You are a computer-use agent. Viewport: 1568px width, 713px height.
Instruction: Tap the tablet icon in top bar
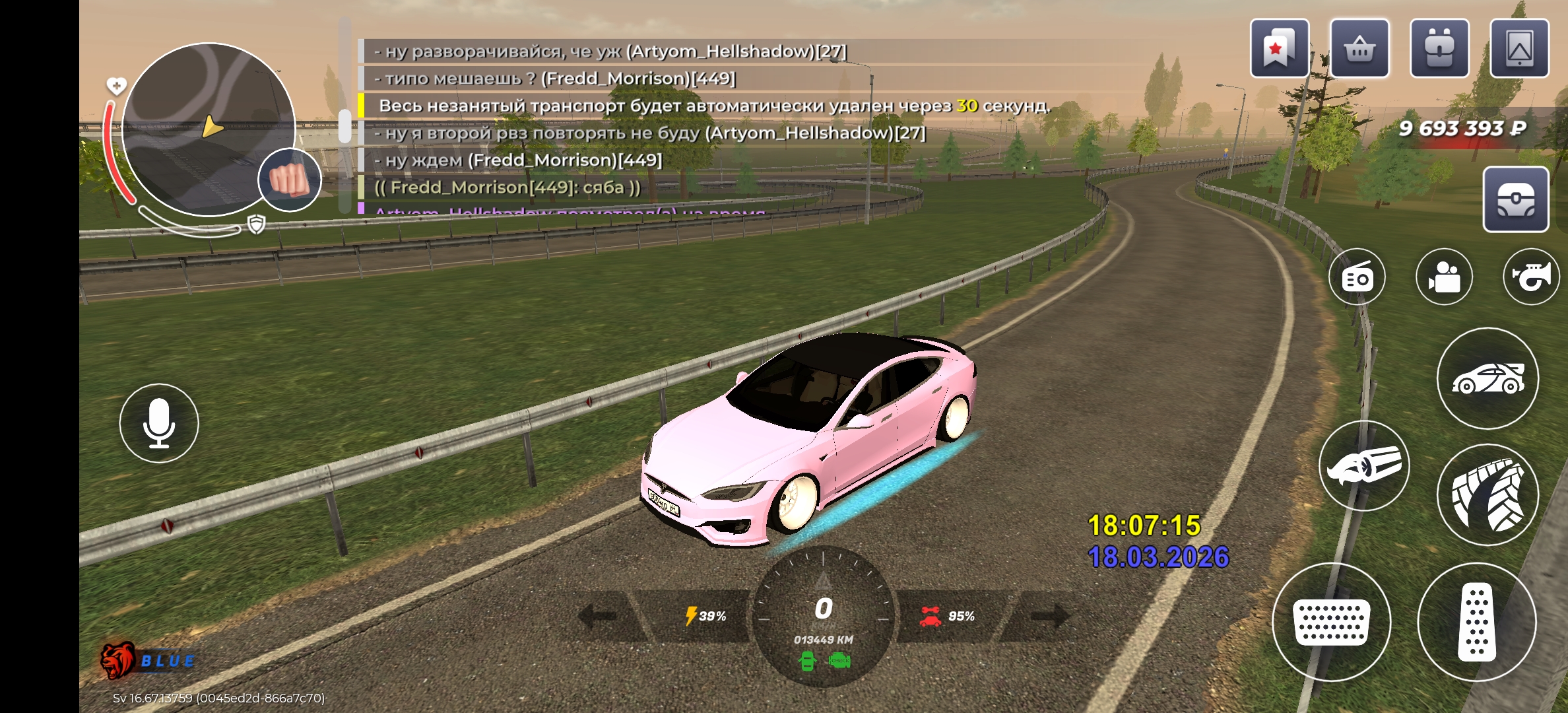1519,48
